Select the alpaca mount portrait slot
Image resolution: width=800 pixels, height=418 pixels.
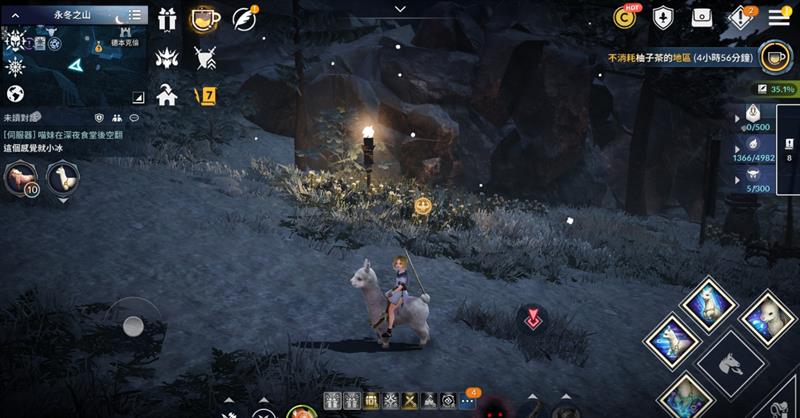pos(62,178)
